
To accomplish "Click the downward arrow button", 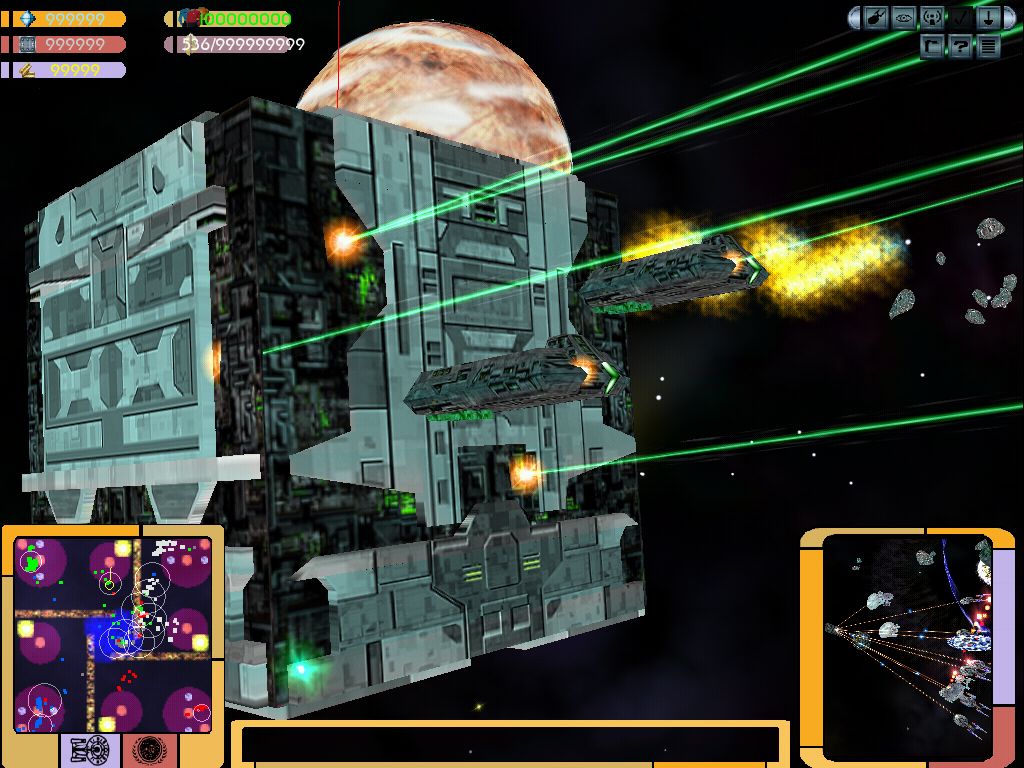I will [x=988, y=18].
